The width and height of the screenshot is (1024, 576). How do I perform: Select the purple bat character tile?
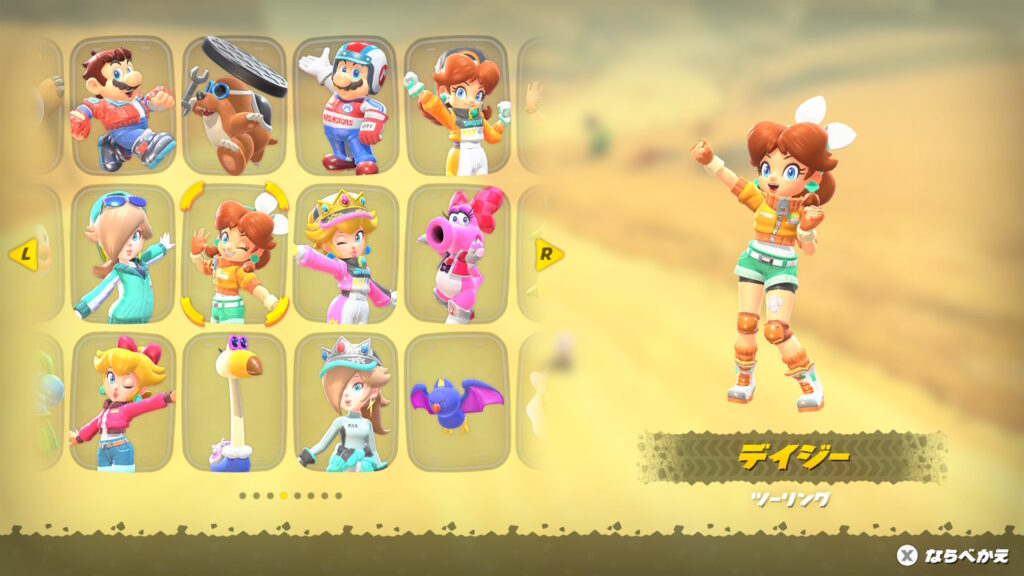tap(457, 402)
